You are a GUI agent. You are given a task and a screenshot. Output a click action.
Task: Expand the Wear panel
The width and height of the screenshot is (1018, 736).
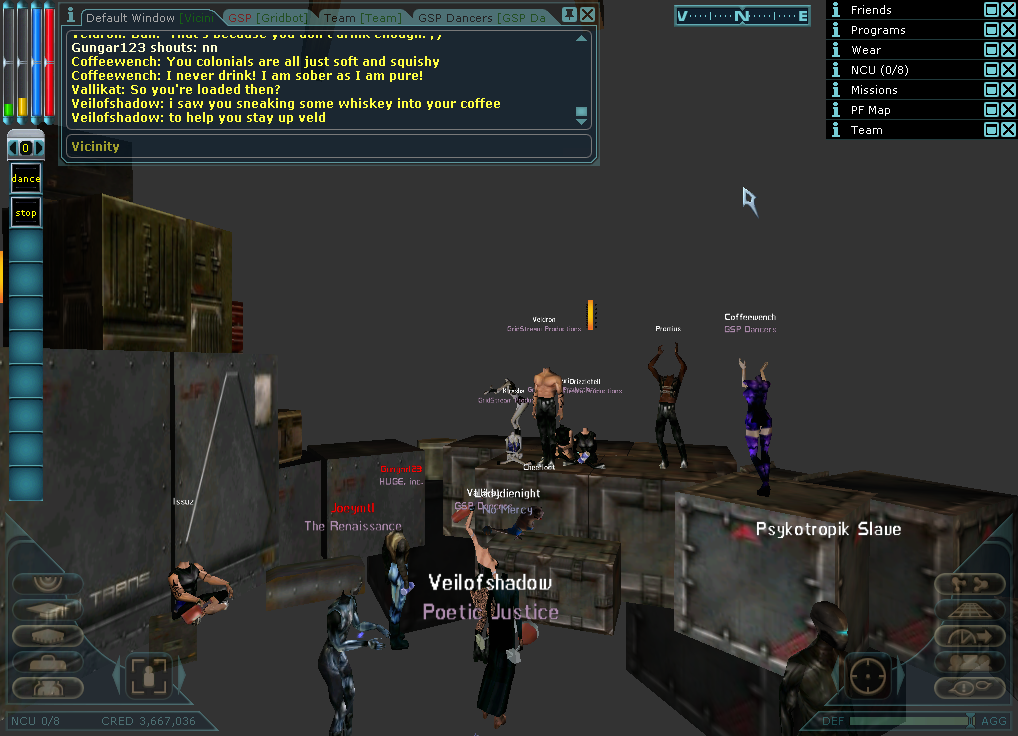(990, 49)
